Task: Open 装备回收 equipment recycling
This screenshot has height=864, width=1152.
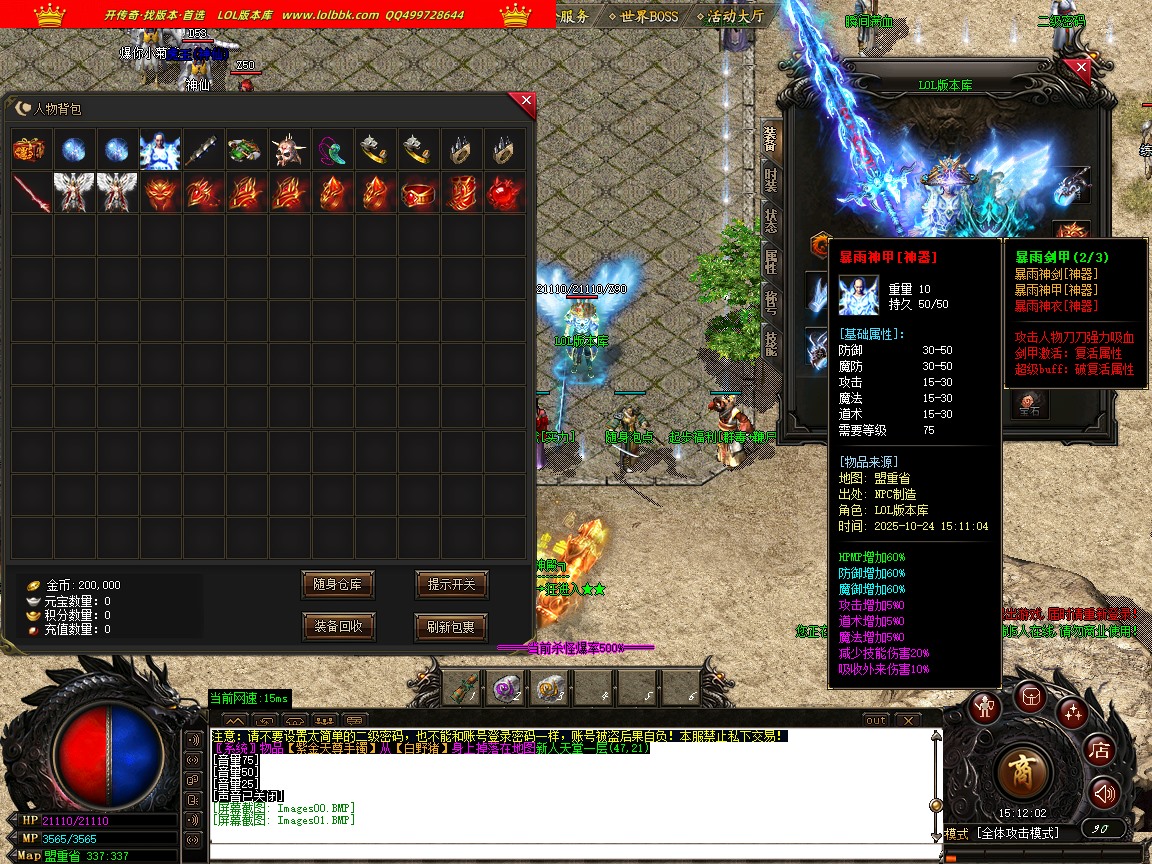Action: pyautogui.click(x=338, y=627)
